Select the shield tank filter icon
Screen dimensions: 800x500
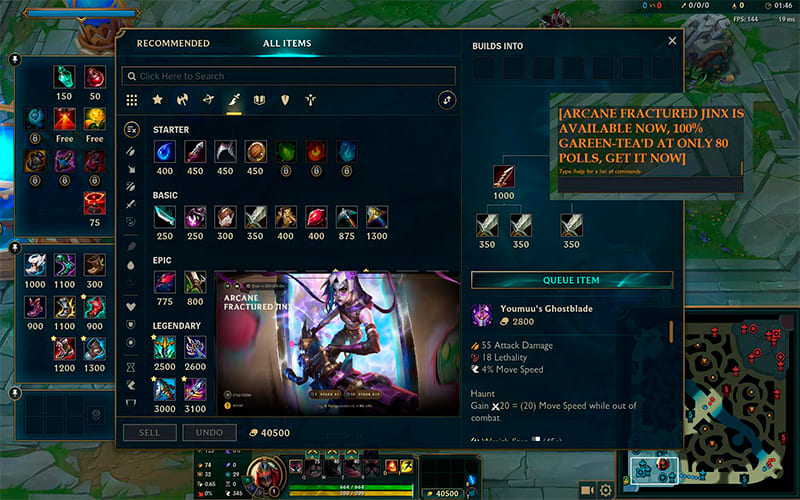coord(285,100)
